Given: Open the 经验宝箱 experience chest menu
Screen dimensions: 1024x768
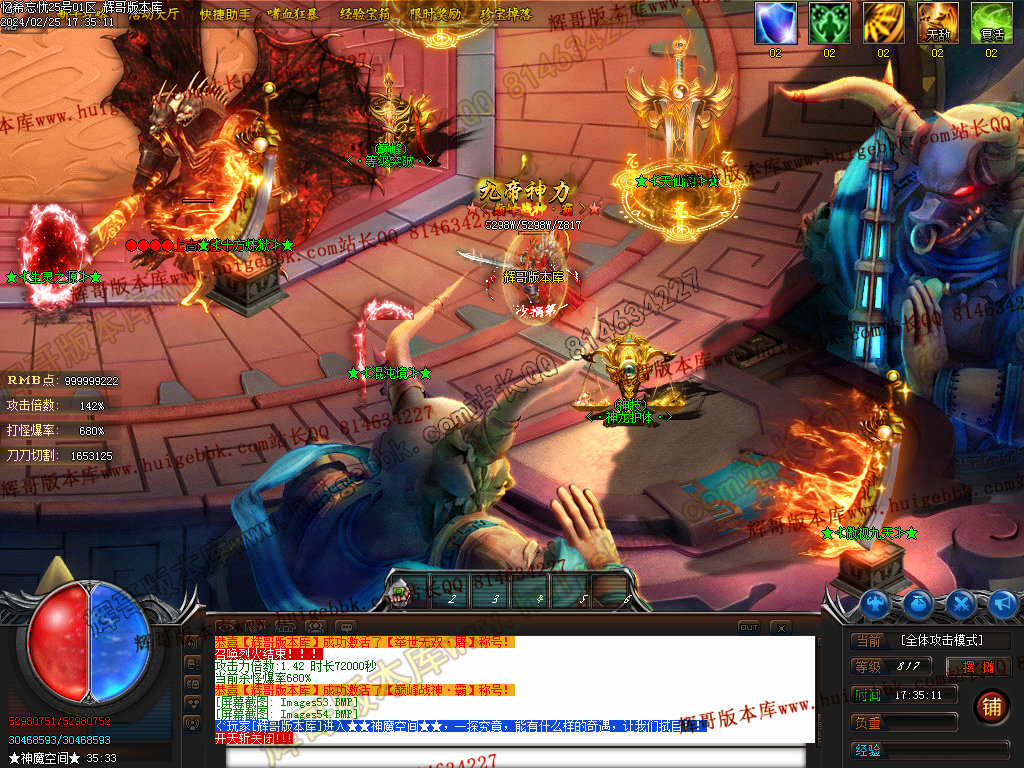Looking at the screenshot, I should 365,15.
